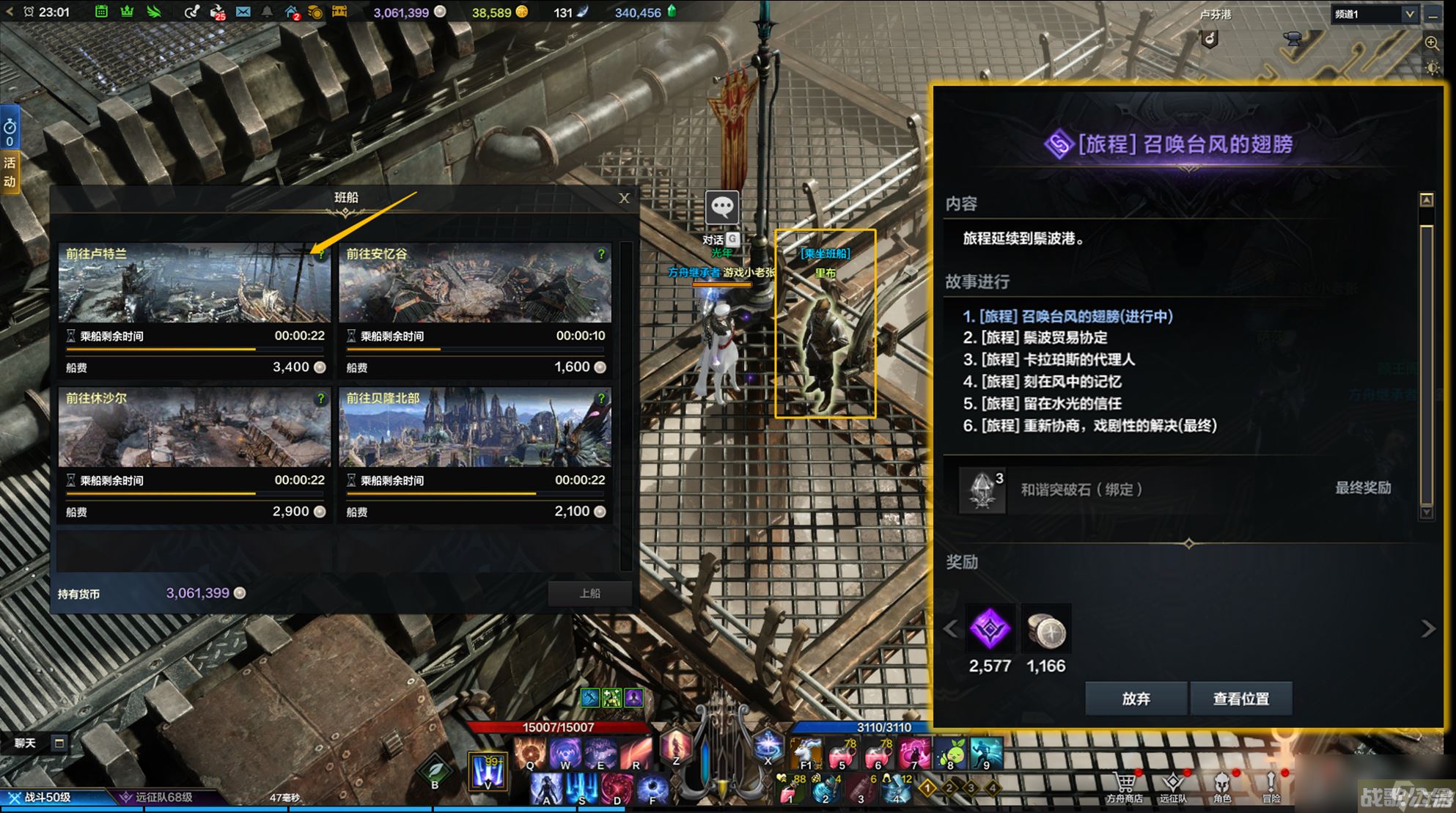The width and height of the screenshot is (1456, 813).
Task: Open the 活动 event side tab
Action: pos(10,172)
